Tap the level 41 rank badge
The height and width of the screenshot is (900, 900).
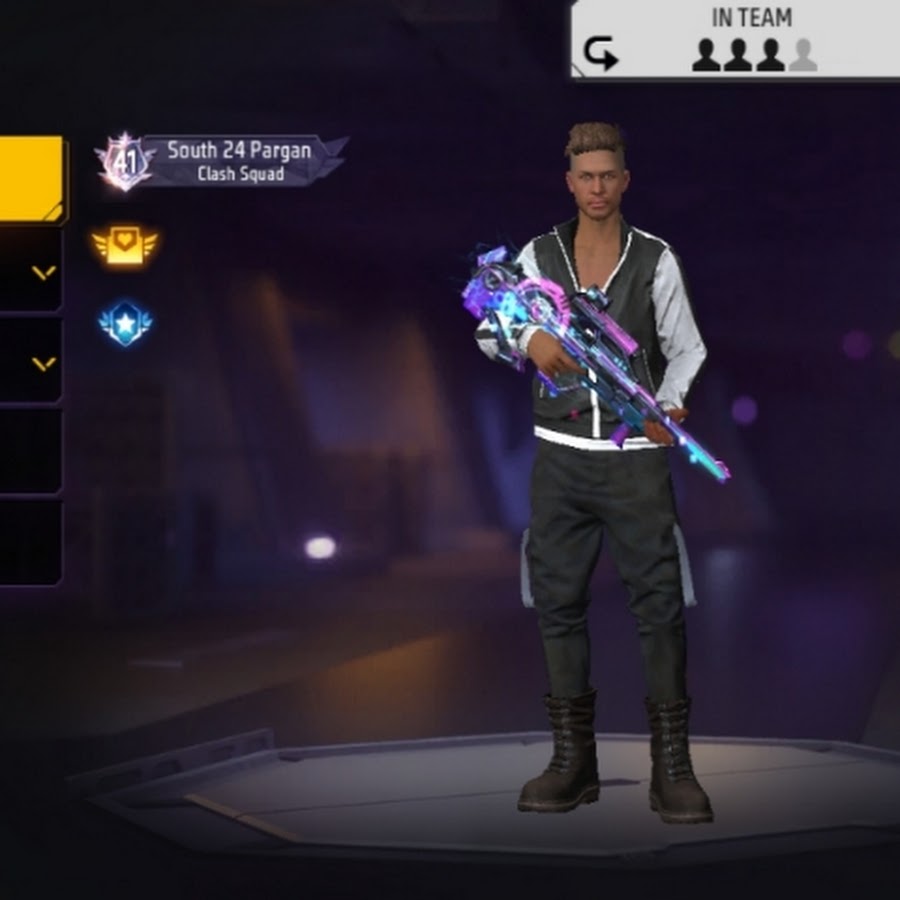124,161
